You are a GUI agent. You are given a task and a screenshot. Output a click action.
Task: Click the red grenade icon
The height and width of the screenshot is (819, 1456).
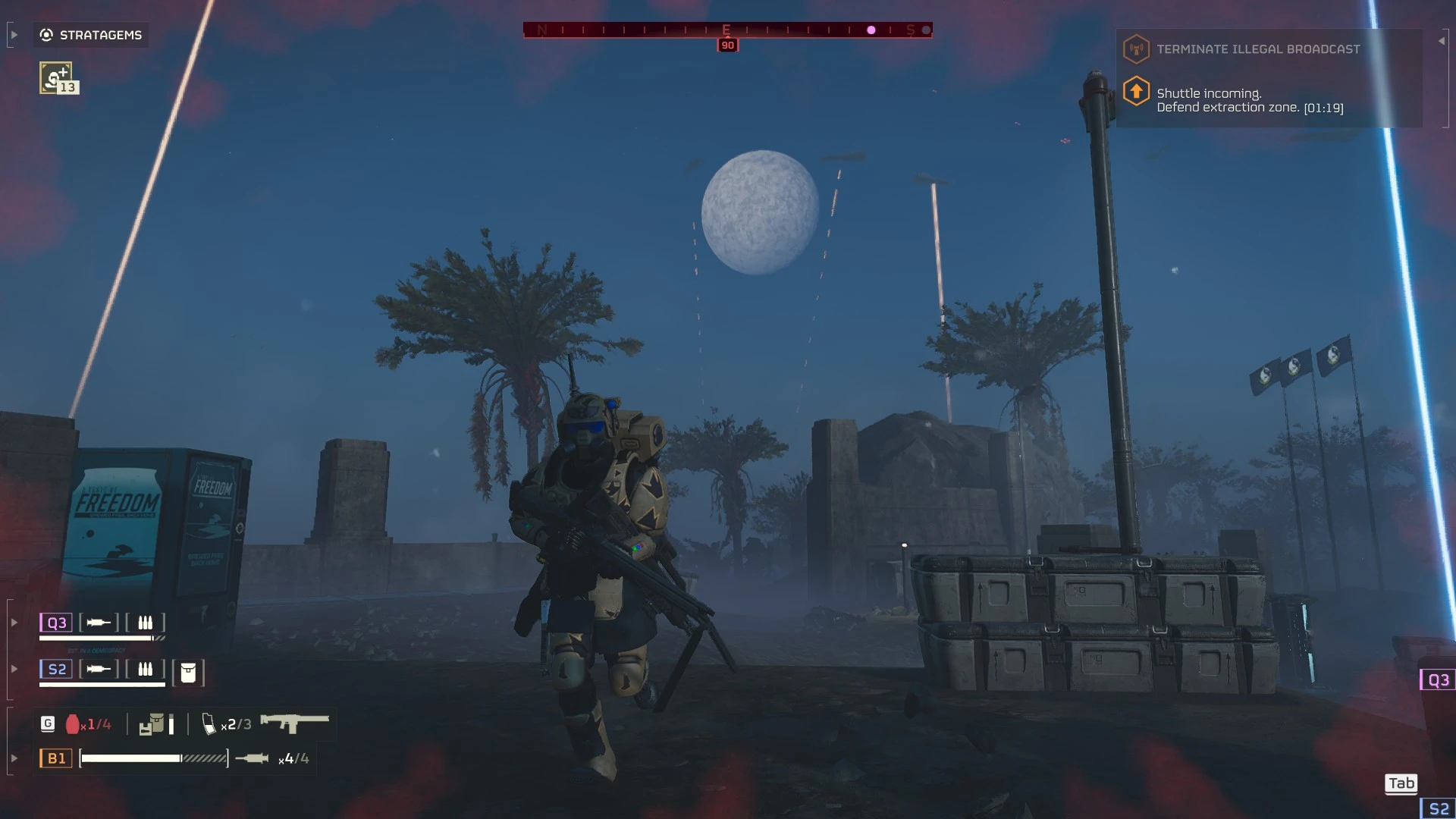(73, 724)
